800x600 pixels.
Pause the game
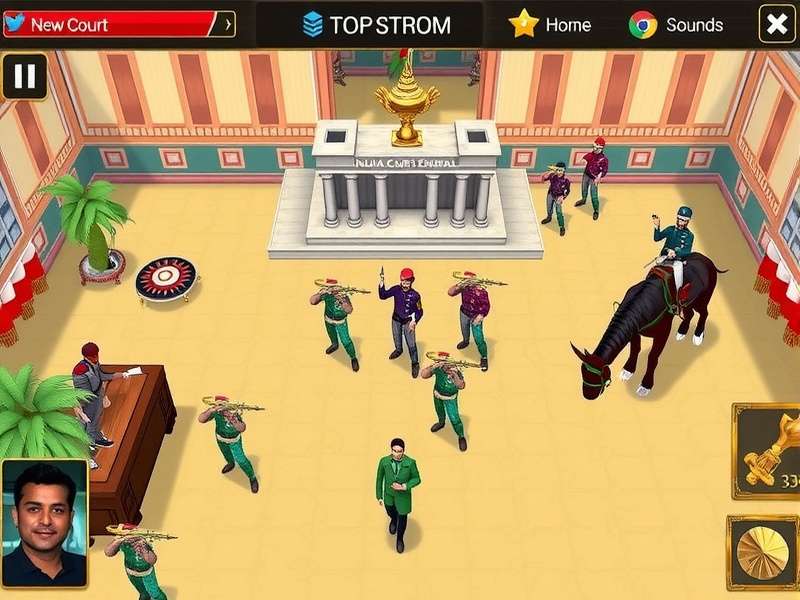[x=25, y=76]
